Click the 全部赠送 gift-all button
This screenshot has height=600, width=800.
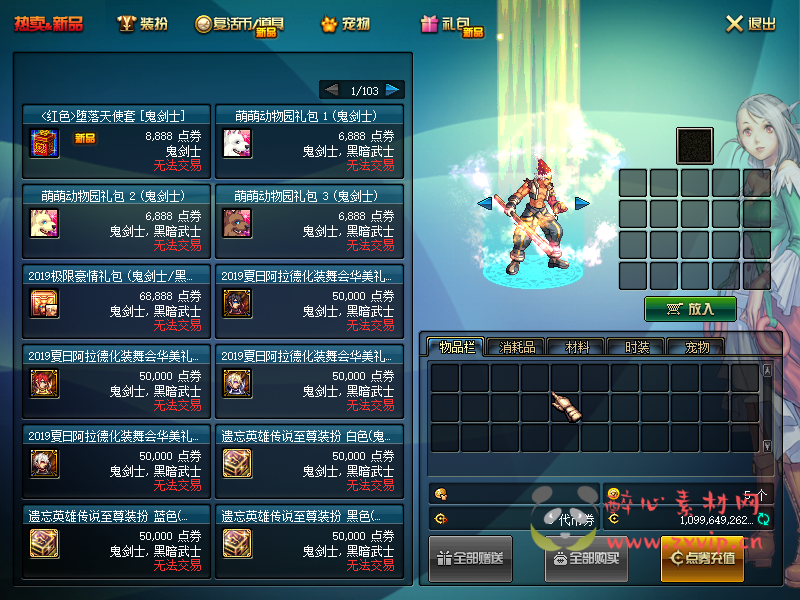click(x=471, y=558)
